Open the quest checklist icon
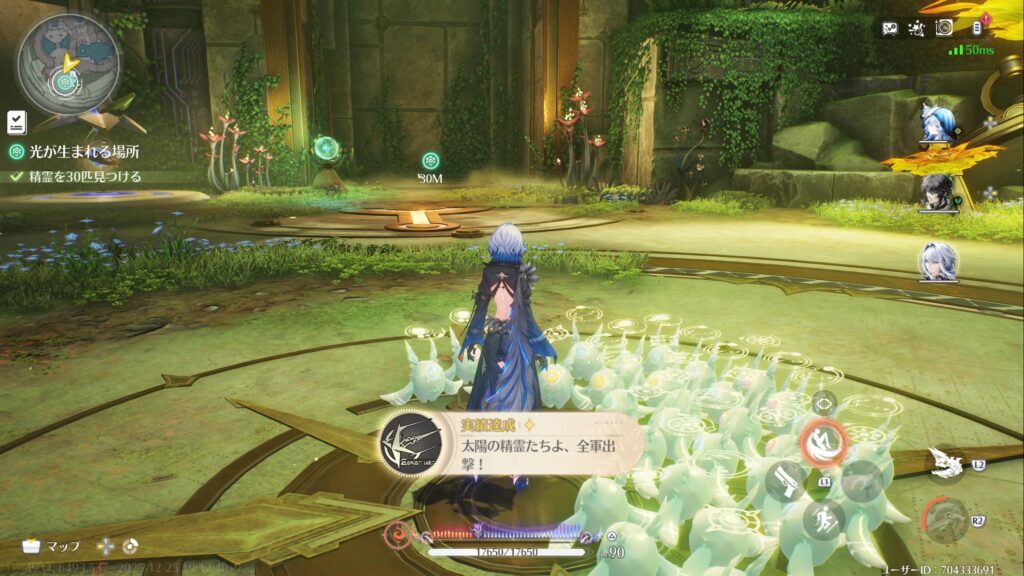1024x576 pixels. tap(17, 122)
